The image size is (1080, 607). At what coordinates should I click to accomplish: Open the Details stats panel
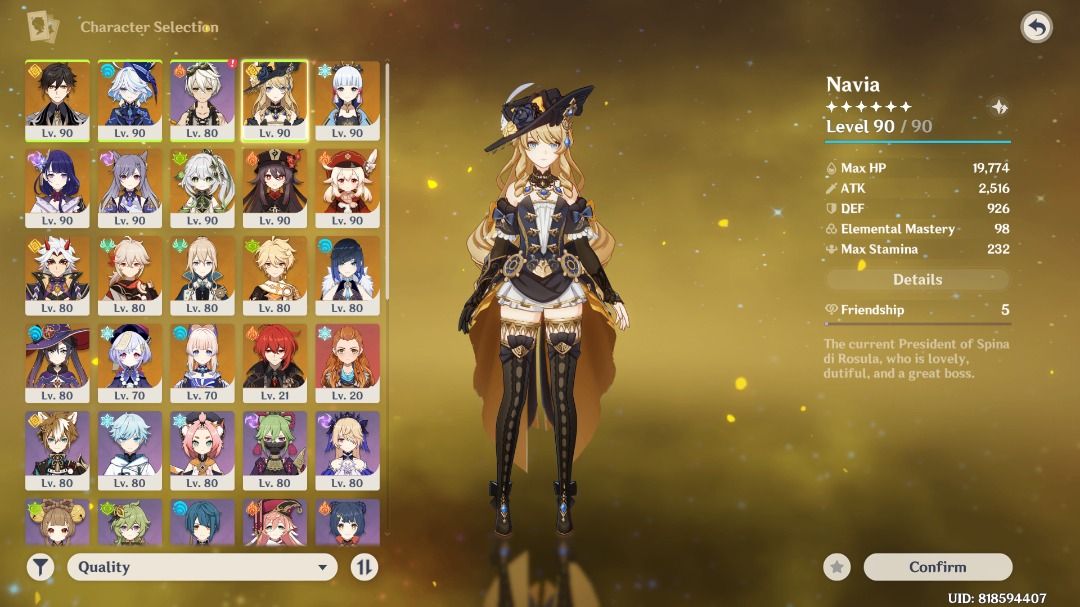(917, 280)
